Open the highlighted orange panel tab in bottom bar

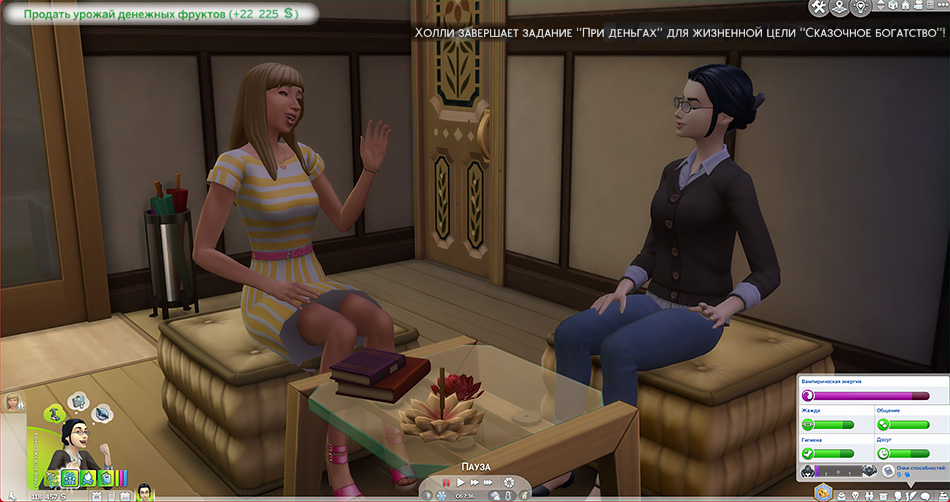823,492
